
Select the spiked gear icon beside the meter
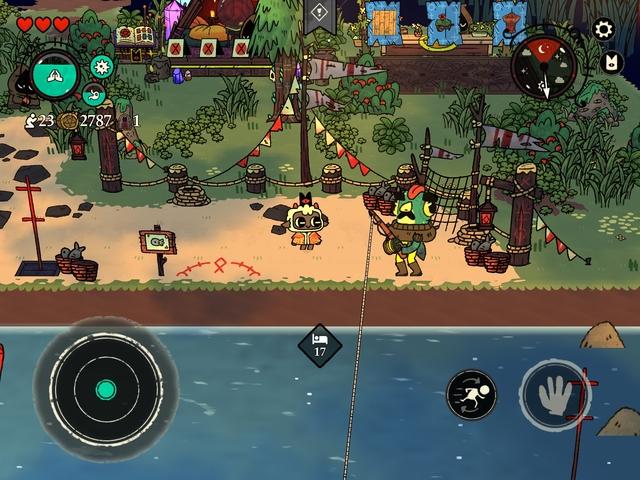point(100,66)
